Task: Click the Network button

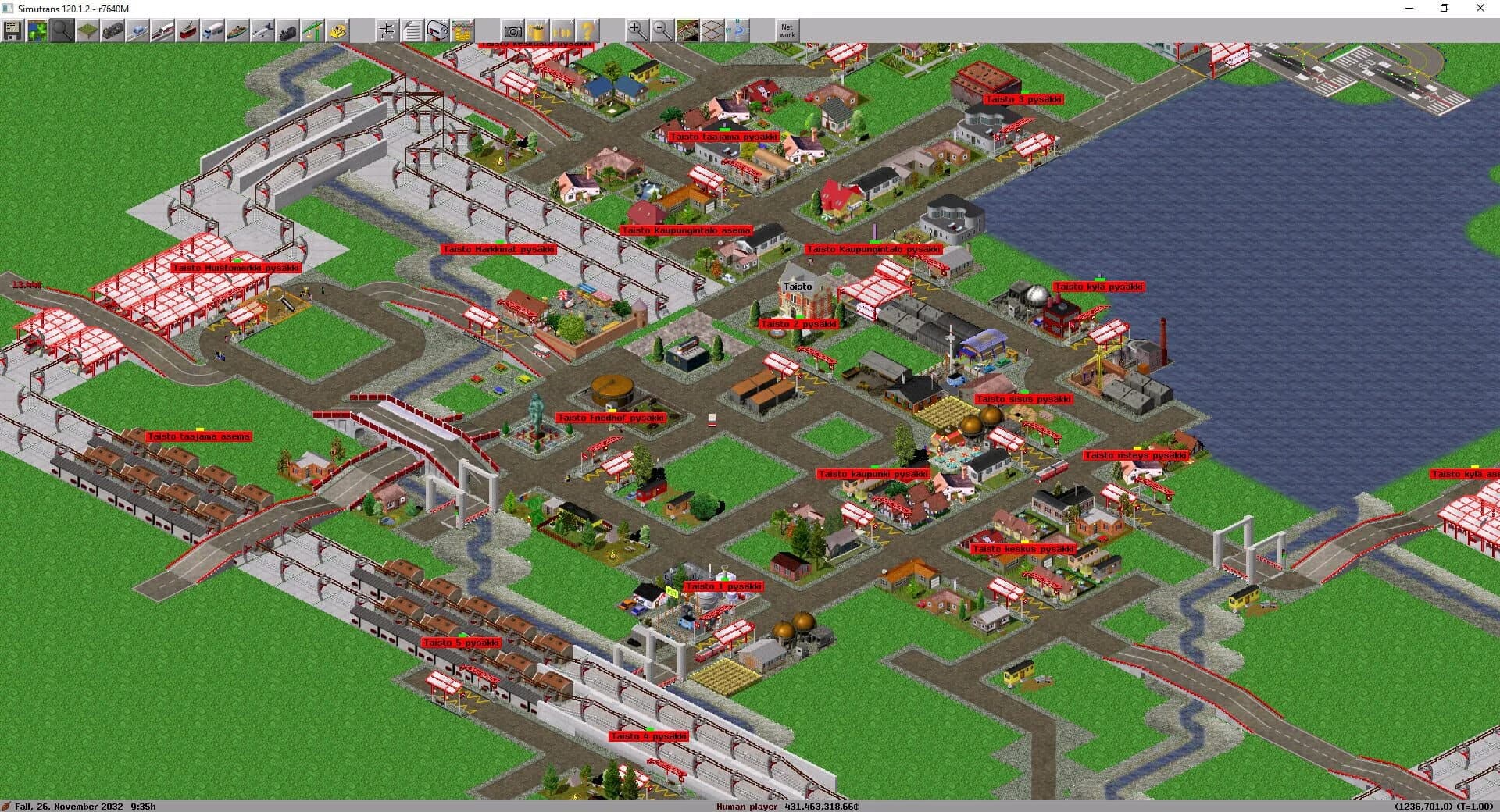Action: pyautogui.click(x=786, y=31)
